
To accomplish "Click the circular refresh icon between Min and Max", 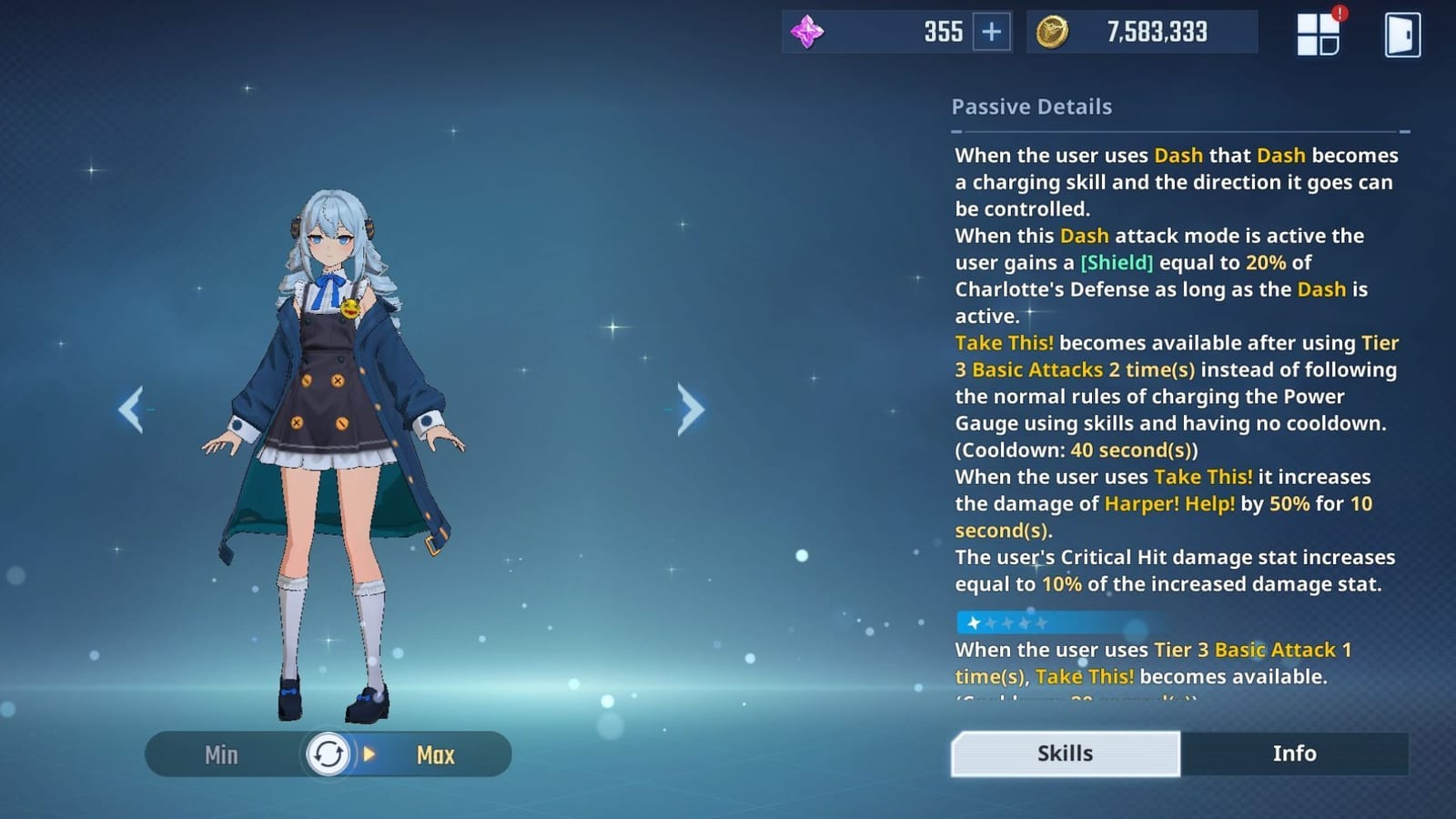I will click(329, 753).
